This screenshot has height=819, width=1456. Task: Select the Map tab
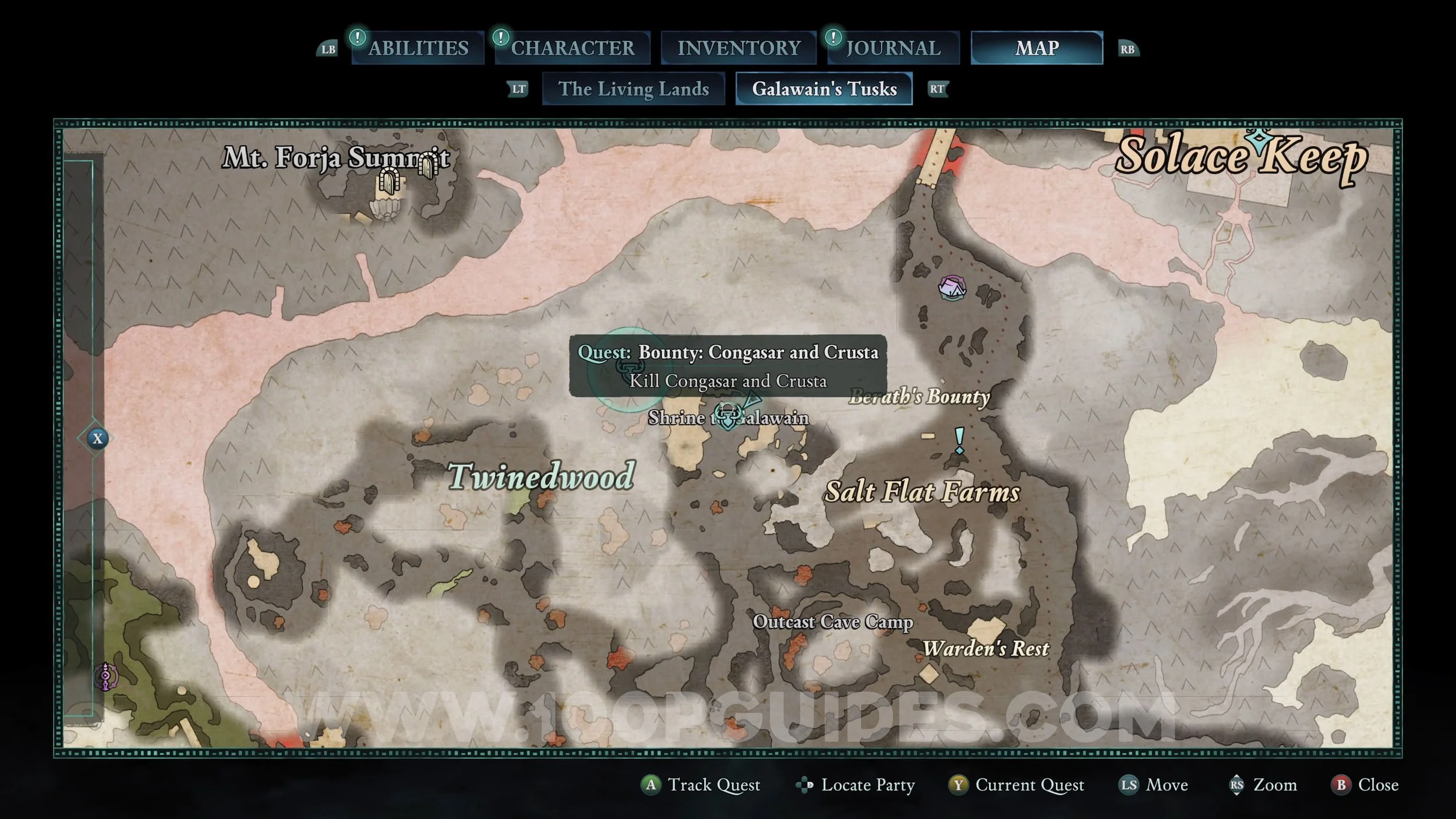[x=1037, y=48]
